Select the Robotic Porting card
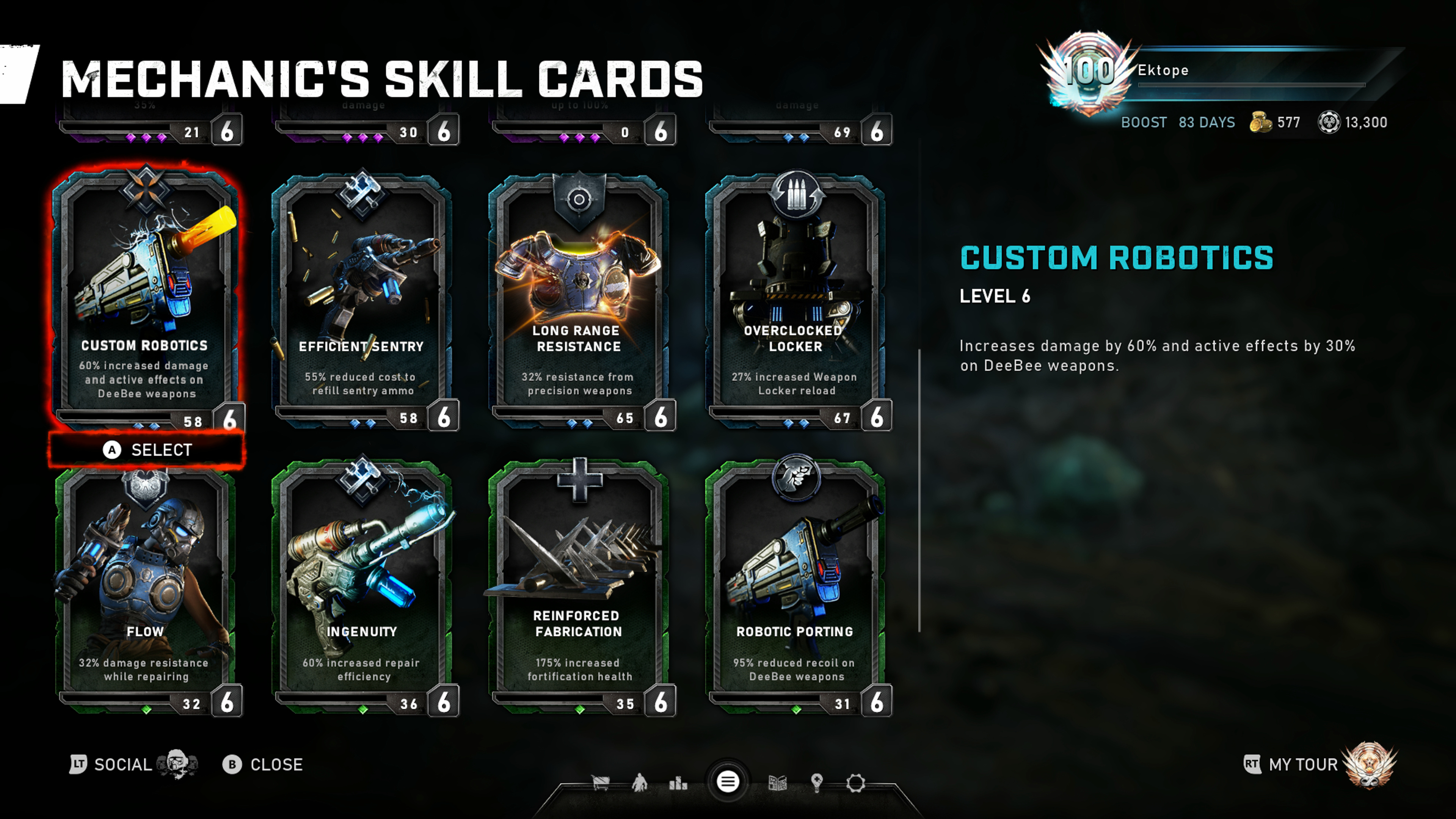Viewport: 1456px width, 819px height. coord(795,588)
